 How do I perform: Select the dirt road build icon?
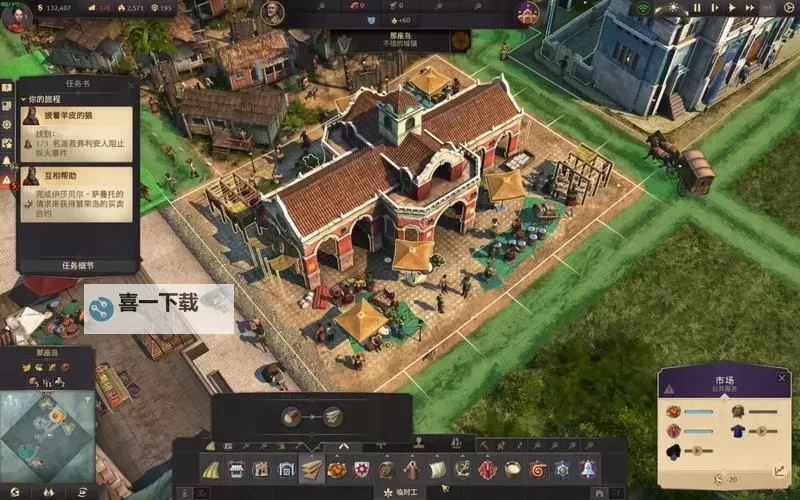211,469
